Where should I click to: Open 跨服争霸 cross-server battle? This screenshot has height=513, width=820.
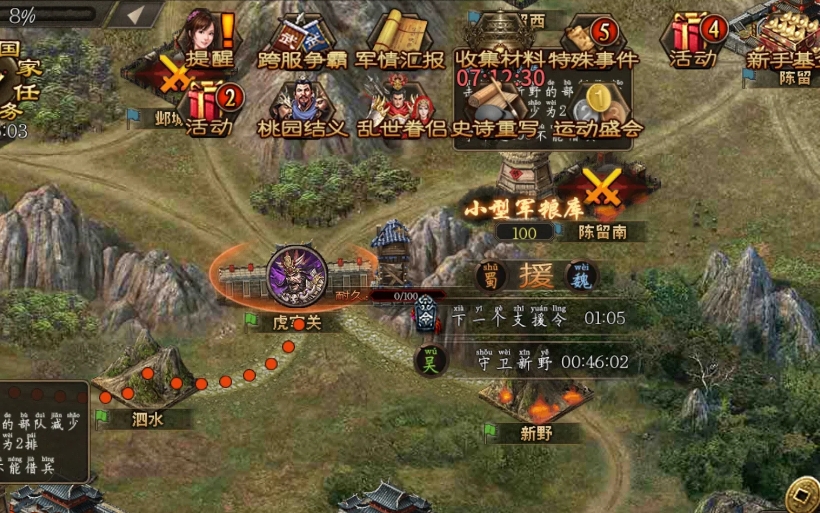coord(303,42)
